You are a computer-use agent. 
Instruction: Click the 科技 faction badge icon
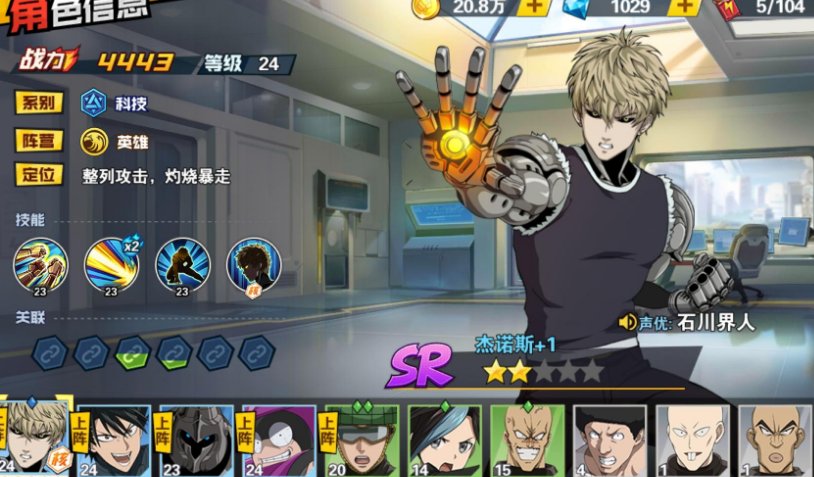tap(94, 103)
